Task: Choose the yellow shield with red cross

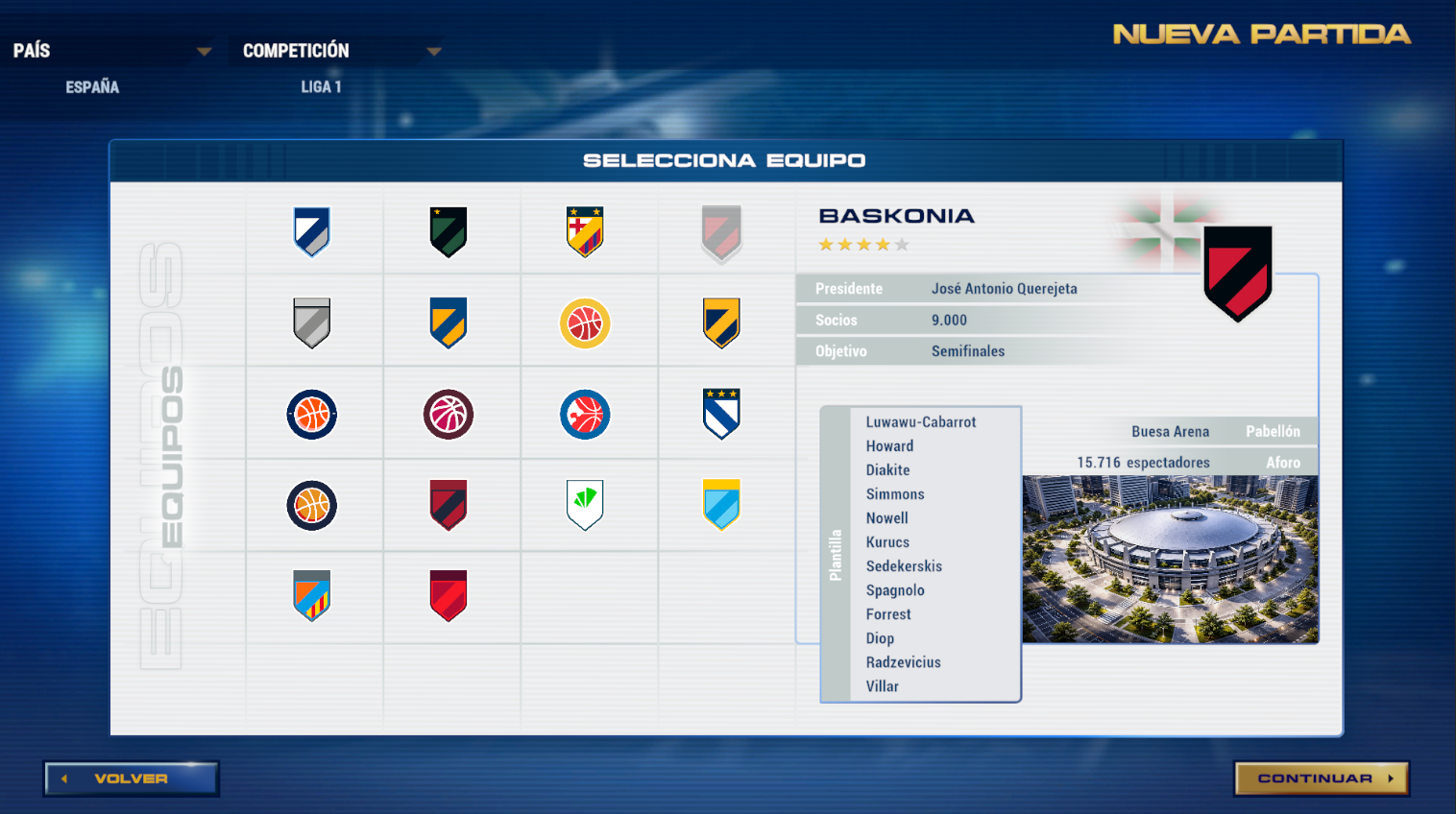Action: [x=585, y=232]
